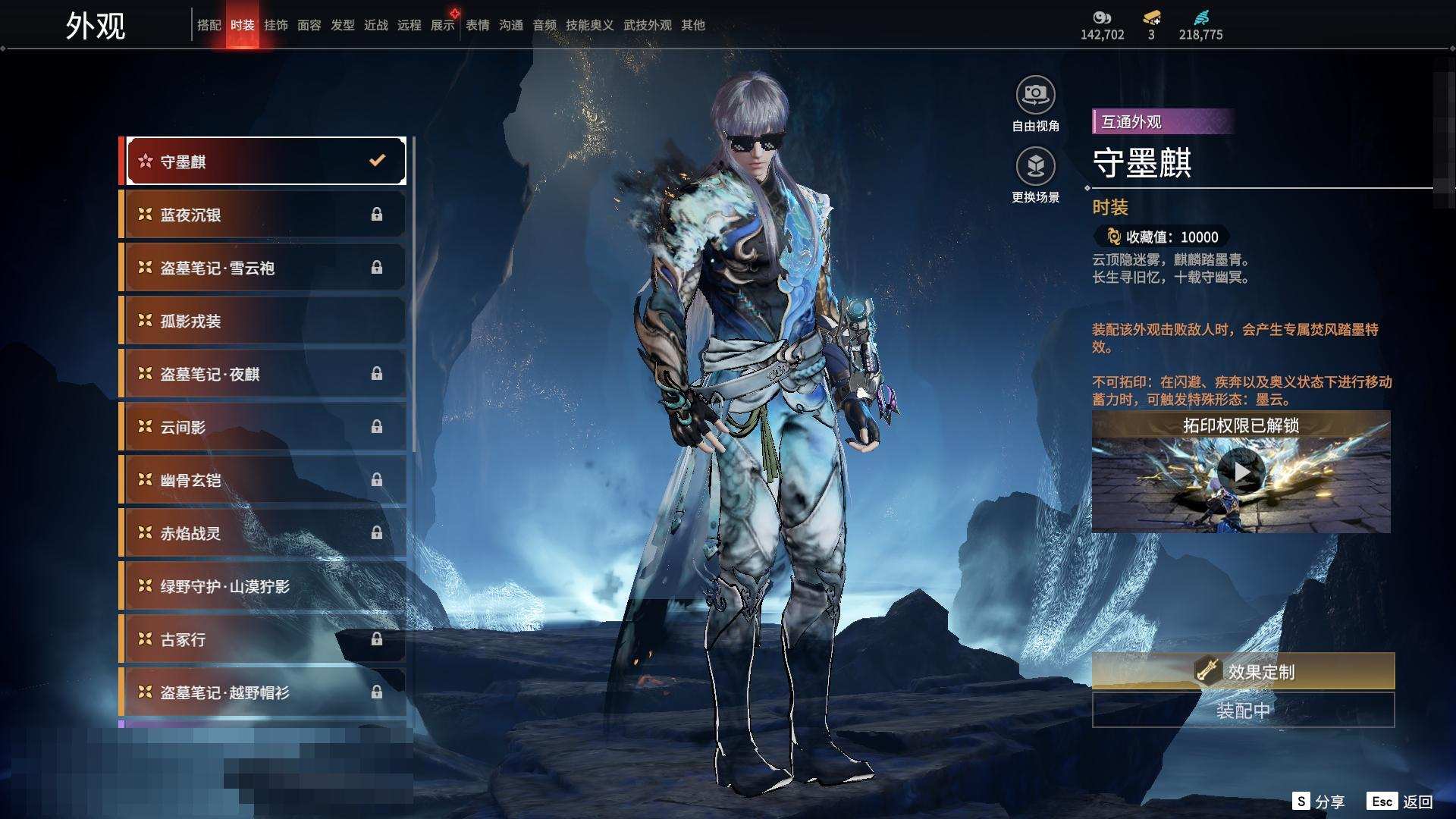Switch to the 武技外观 tab

coord(647,25)
